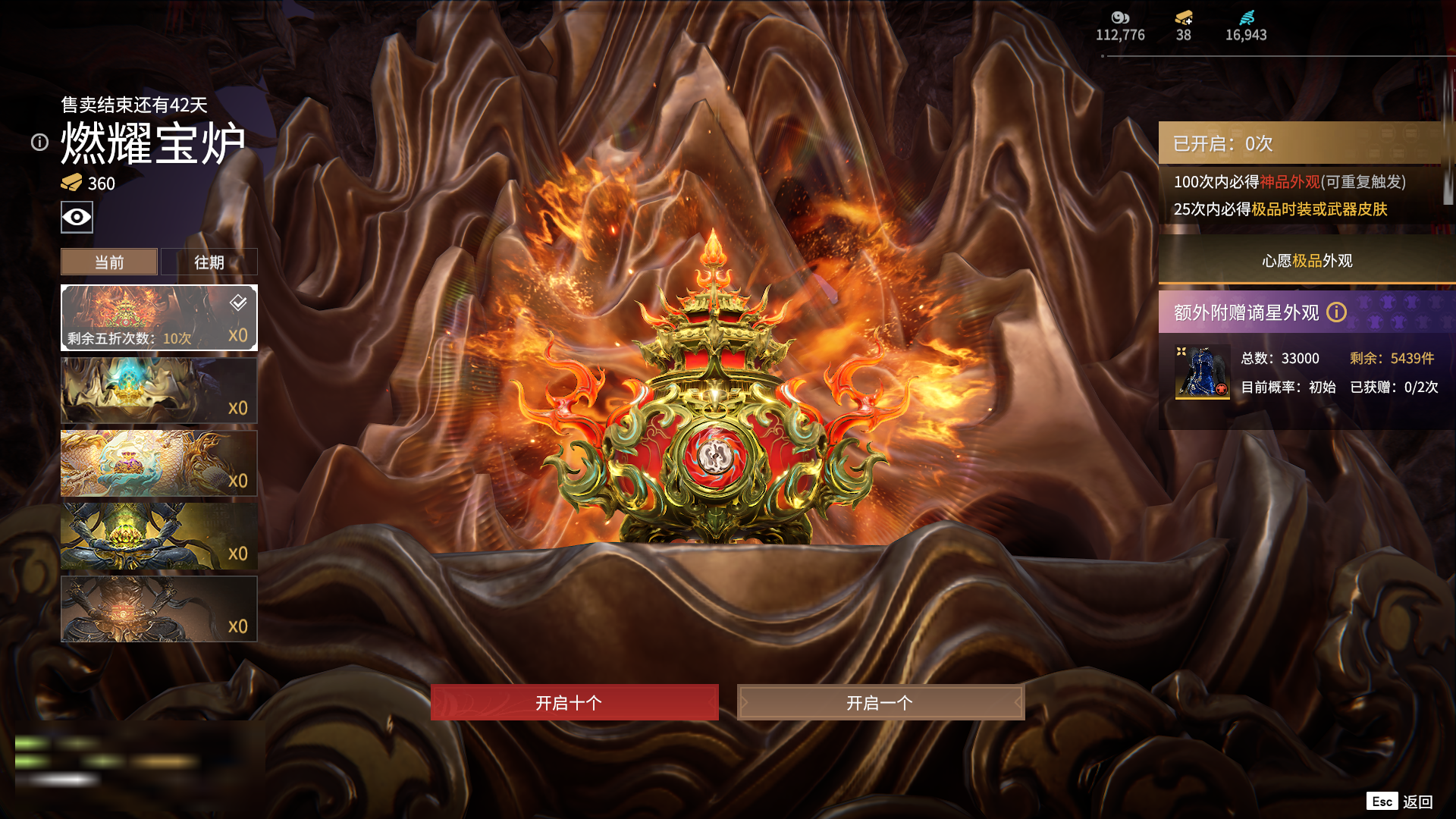Switch to the 往期 tab

(x=209, y=262)
